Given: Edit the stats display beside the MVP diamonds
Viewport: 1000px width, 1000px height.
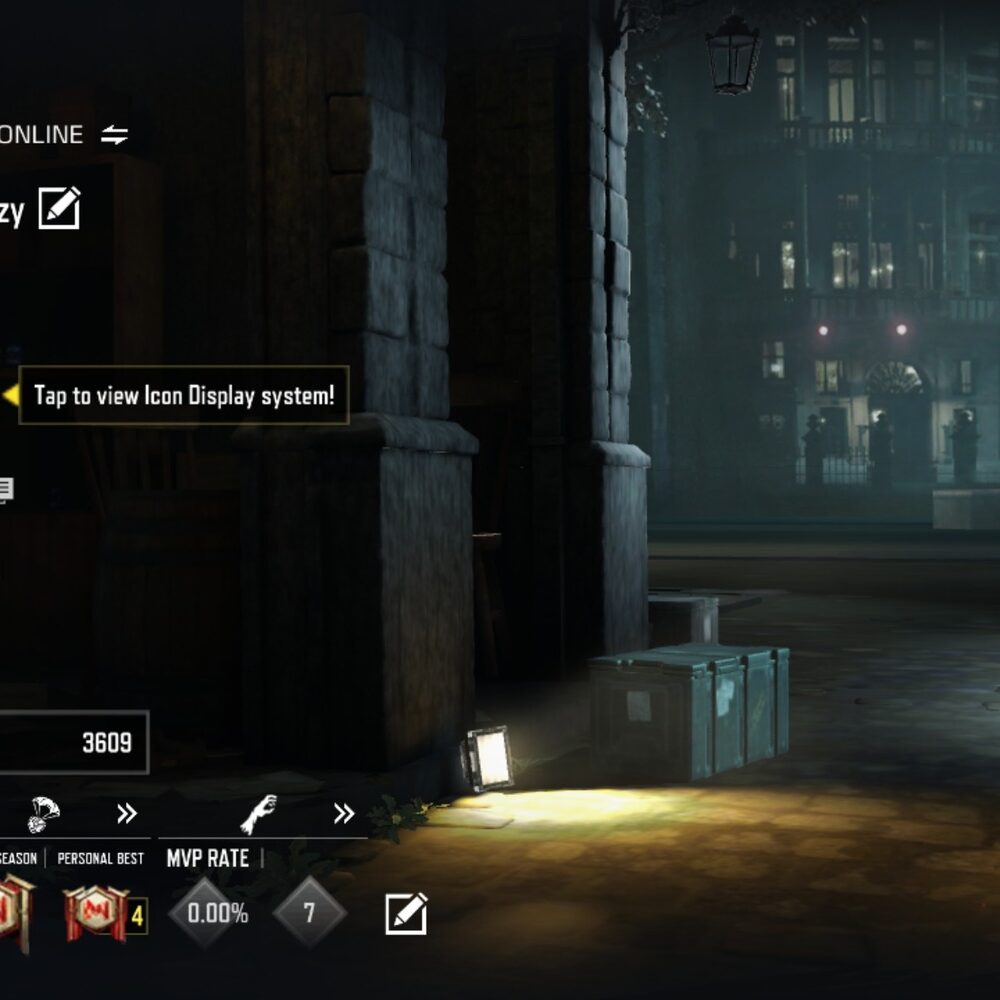Looking at the screenshot, I should (x=406, y=914).
